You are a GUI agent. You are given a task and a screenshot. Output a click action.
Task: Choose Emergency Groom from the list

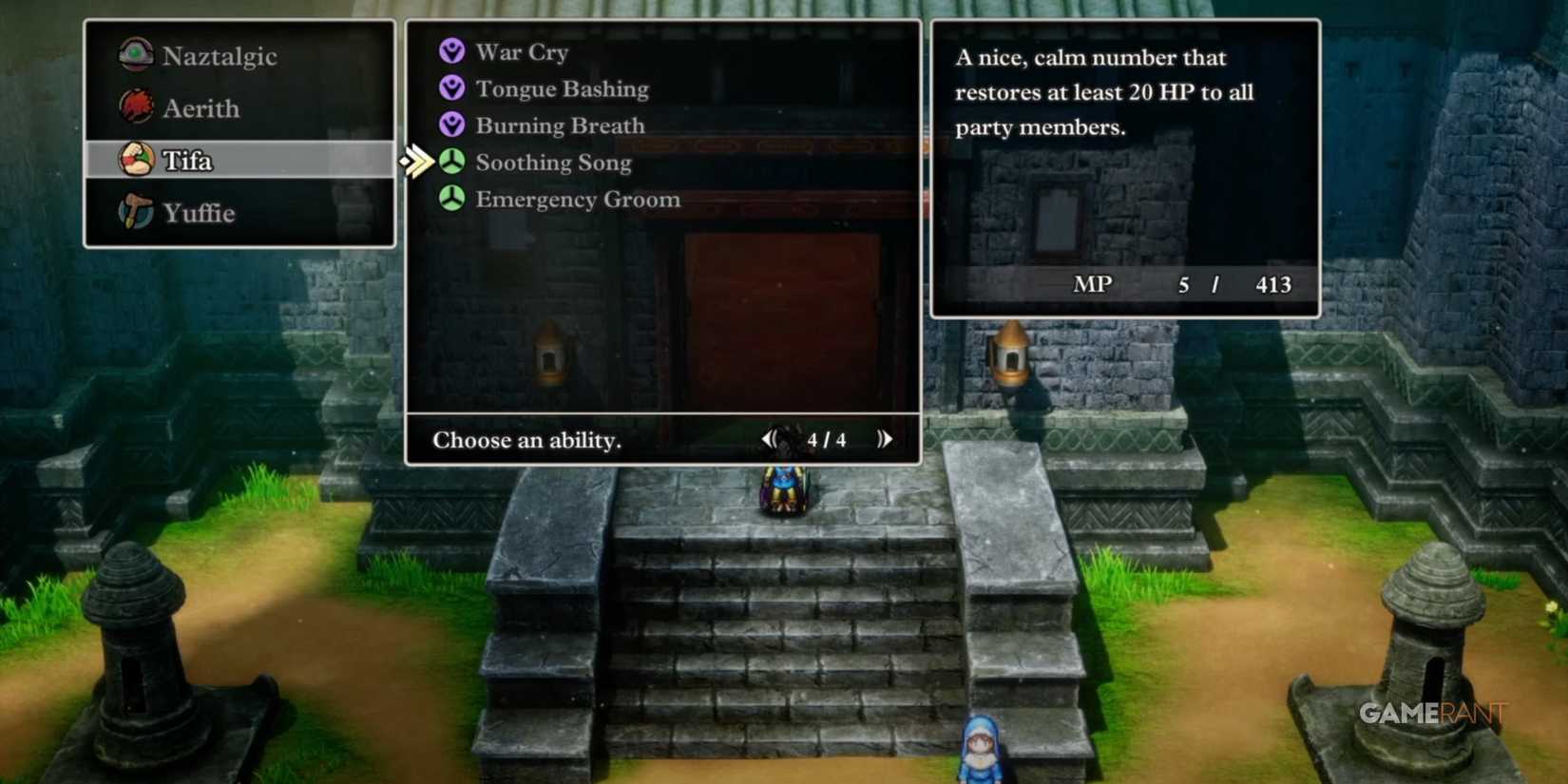point(576,199)
